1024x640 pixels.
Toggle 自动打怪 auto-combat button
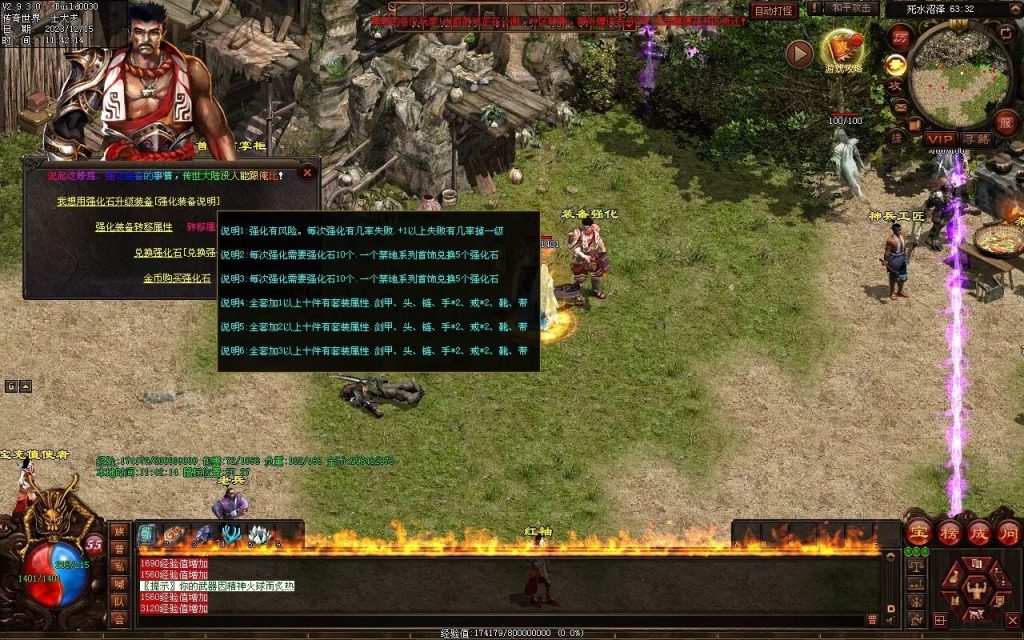pyautogui.click(x=774, y=10)
